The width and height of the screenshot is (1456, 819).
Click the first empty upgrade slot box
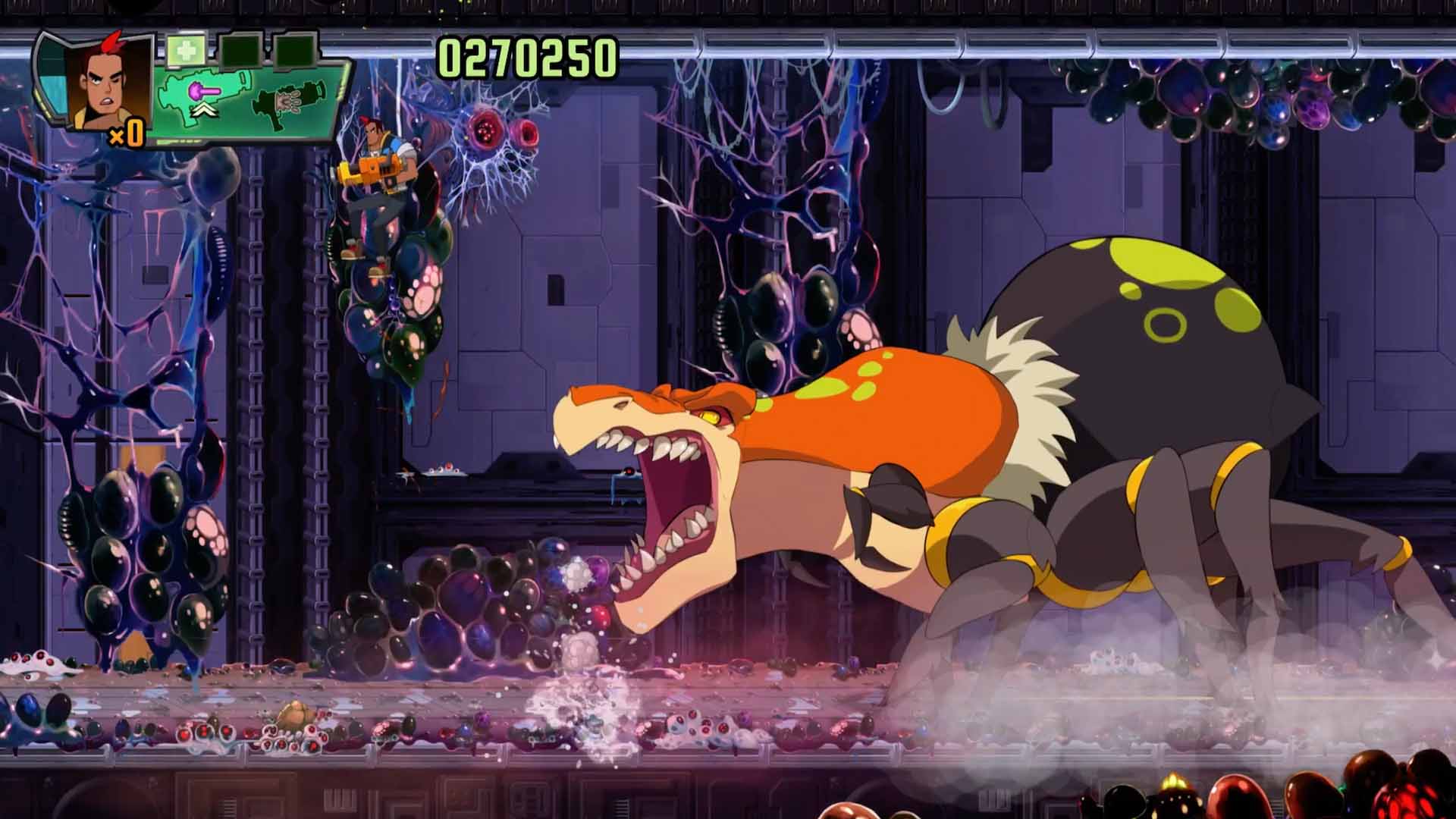[240, 50]
